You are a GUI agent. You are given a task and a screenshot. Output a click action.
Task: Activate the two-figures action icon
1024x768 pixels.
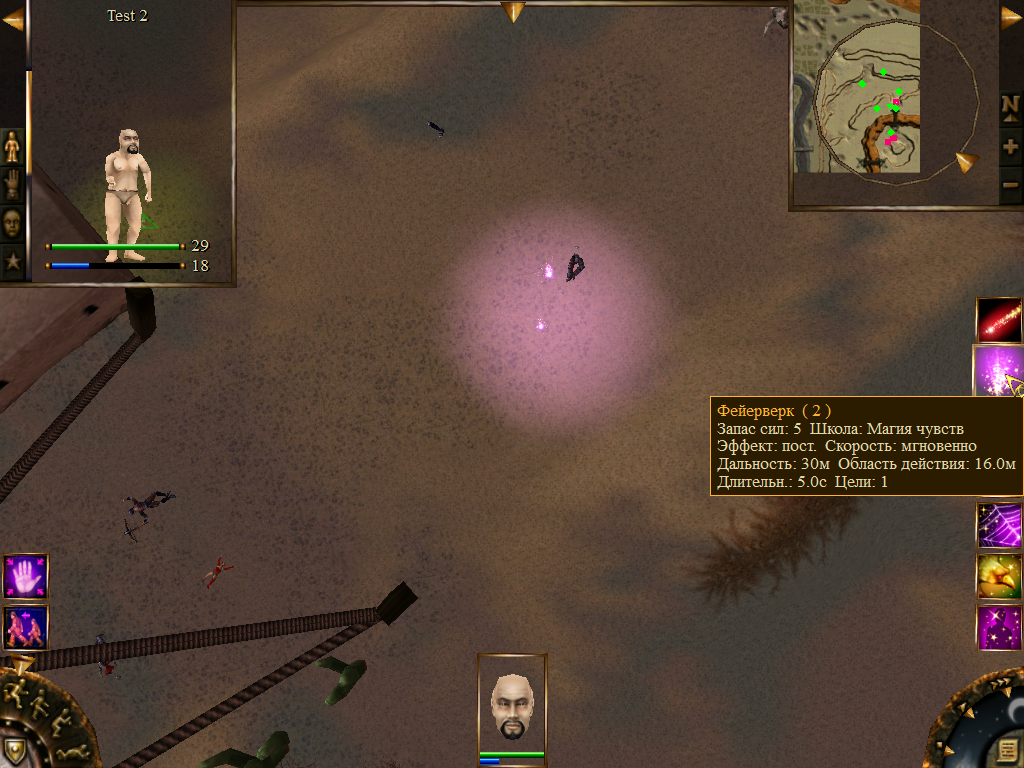point(25,627)
